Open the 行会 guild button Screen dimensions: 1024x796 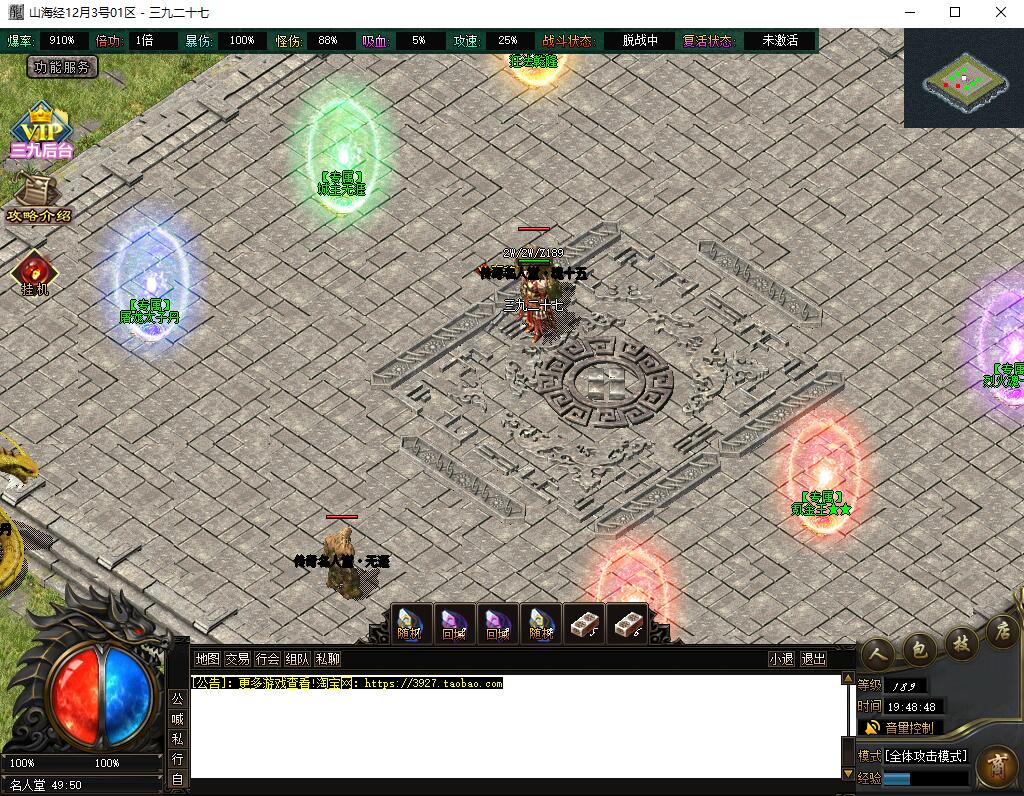point(267,659)
